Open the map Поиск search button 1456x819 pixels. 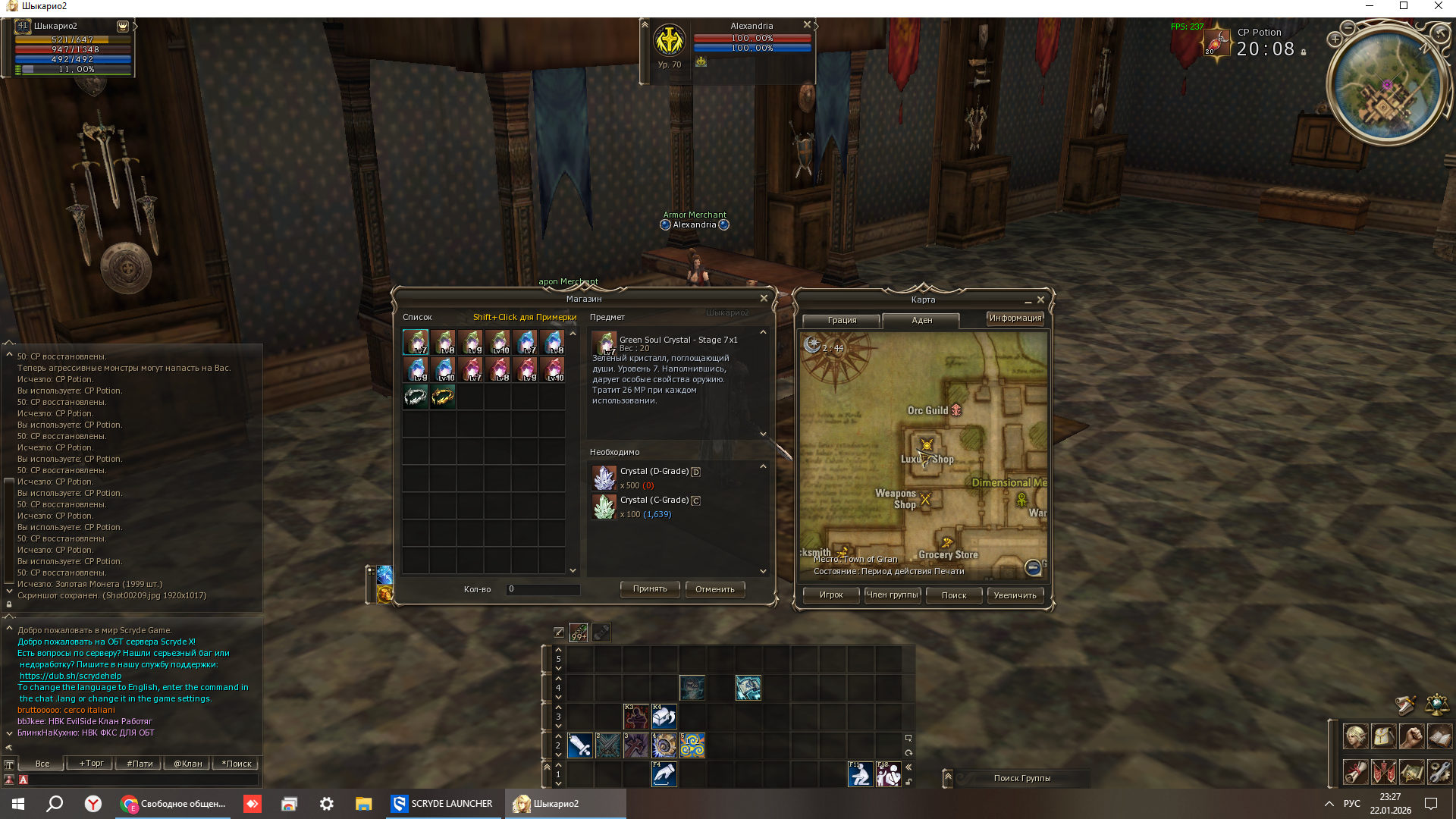tap(953, 595)
